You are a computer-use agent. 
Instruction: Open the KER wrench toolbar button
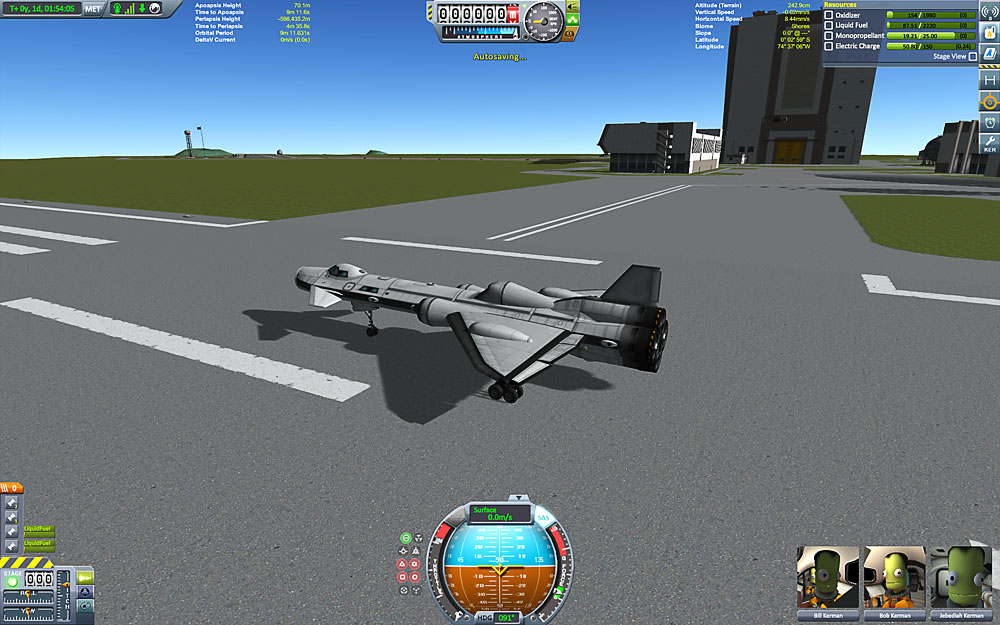(989, 143)
